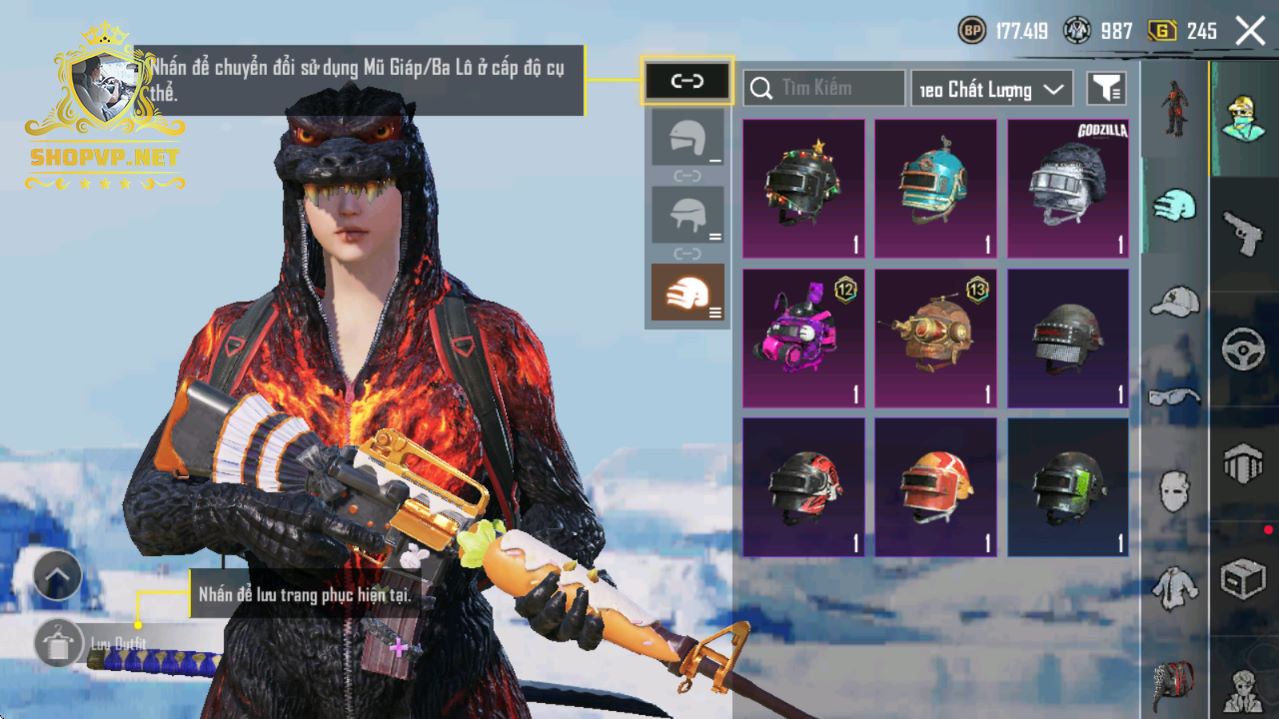Open the filter options button
Viewport: 1279px width, 719px height.
coord(1106,89)
